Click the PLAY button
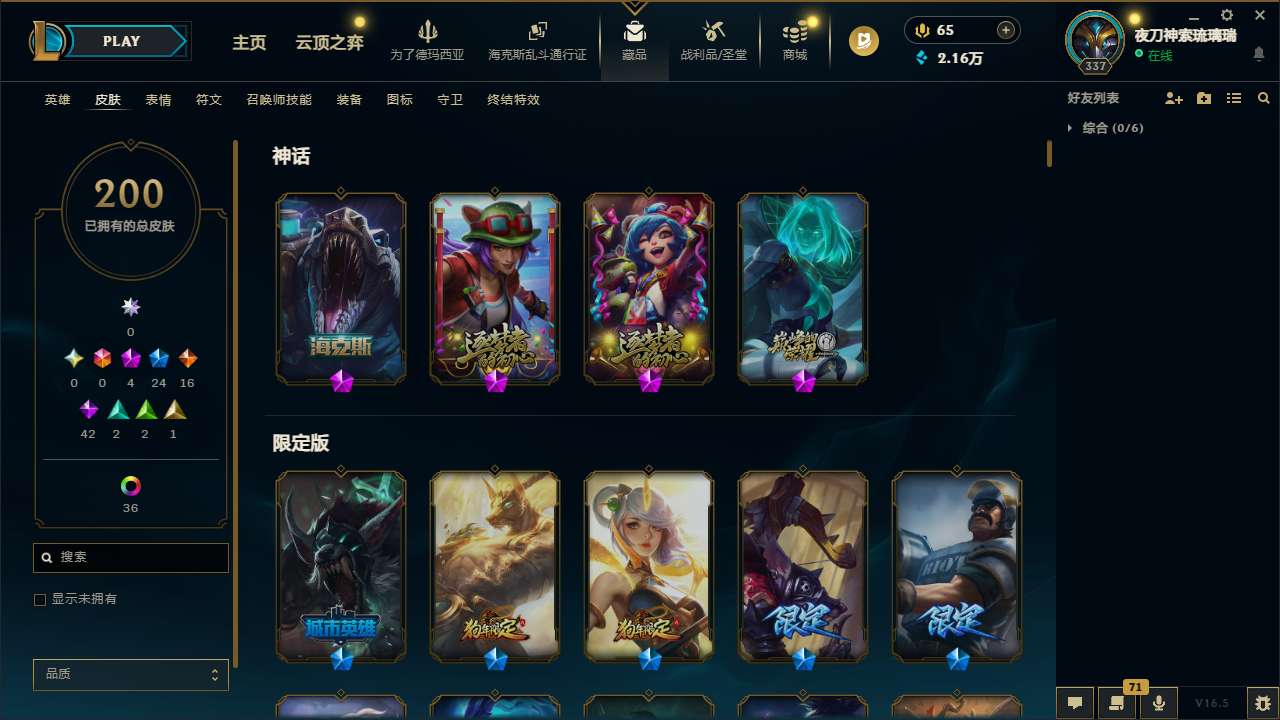Viewport: 1280px width, 720px height. [120, 41]
